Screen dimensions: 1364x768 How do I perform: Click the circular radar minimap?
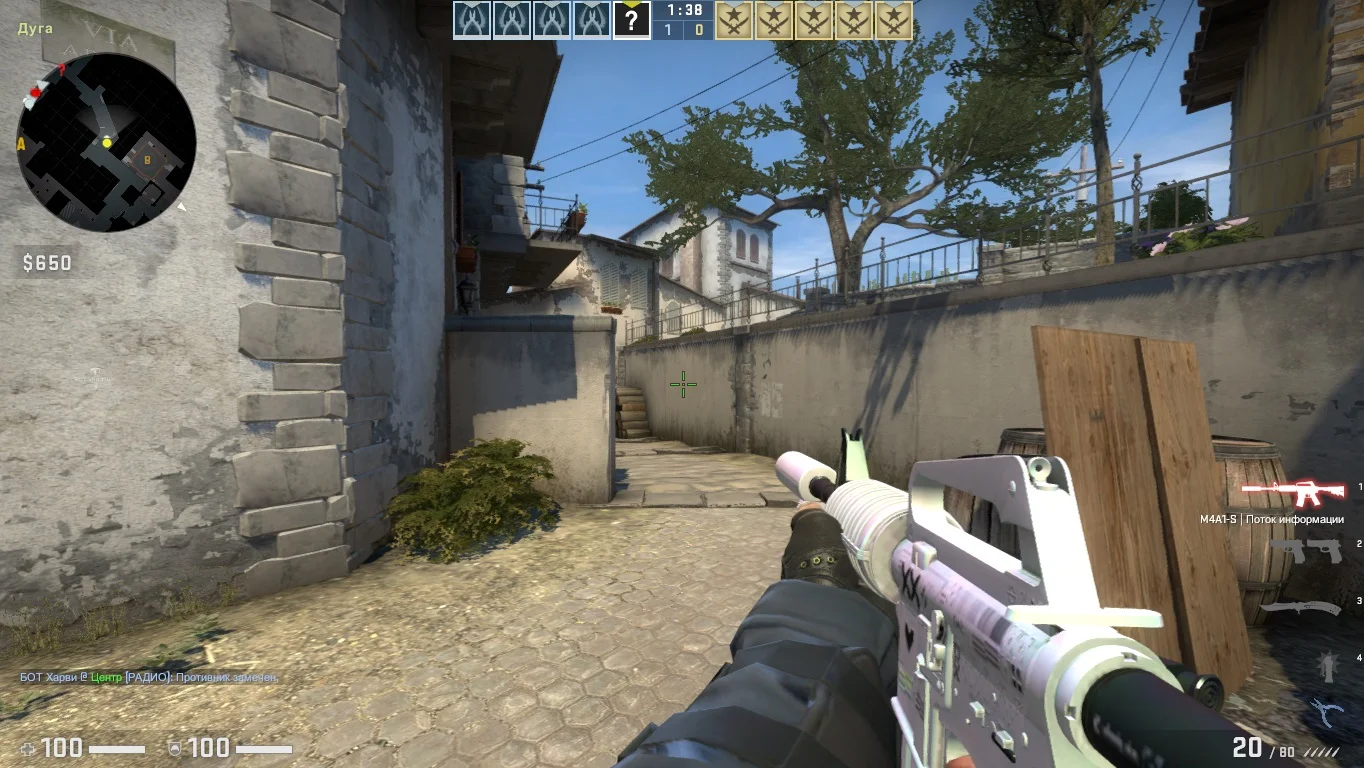pyautogui.click(x=105, y=142)
